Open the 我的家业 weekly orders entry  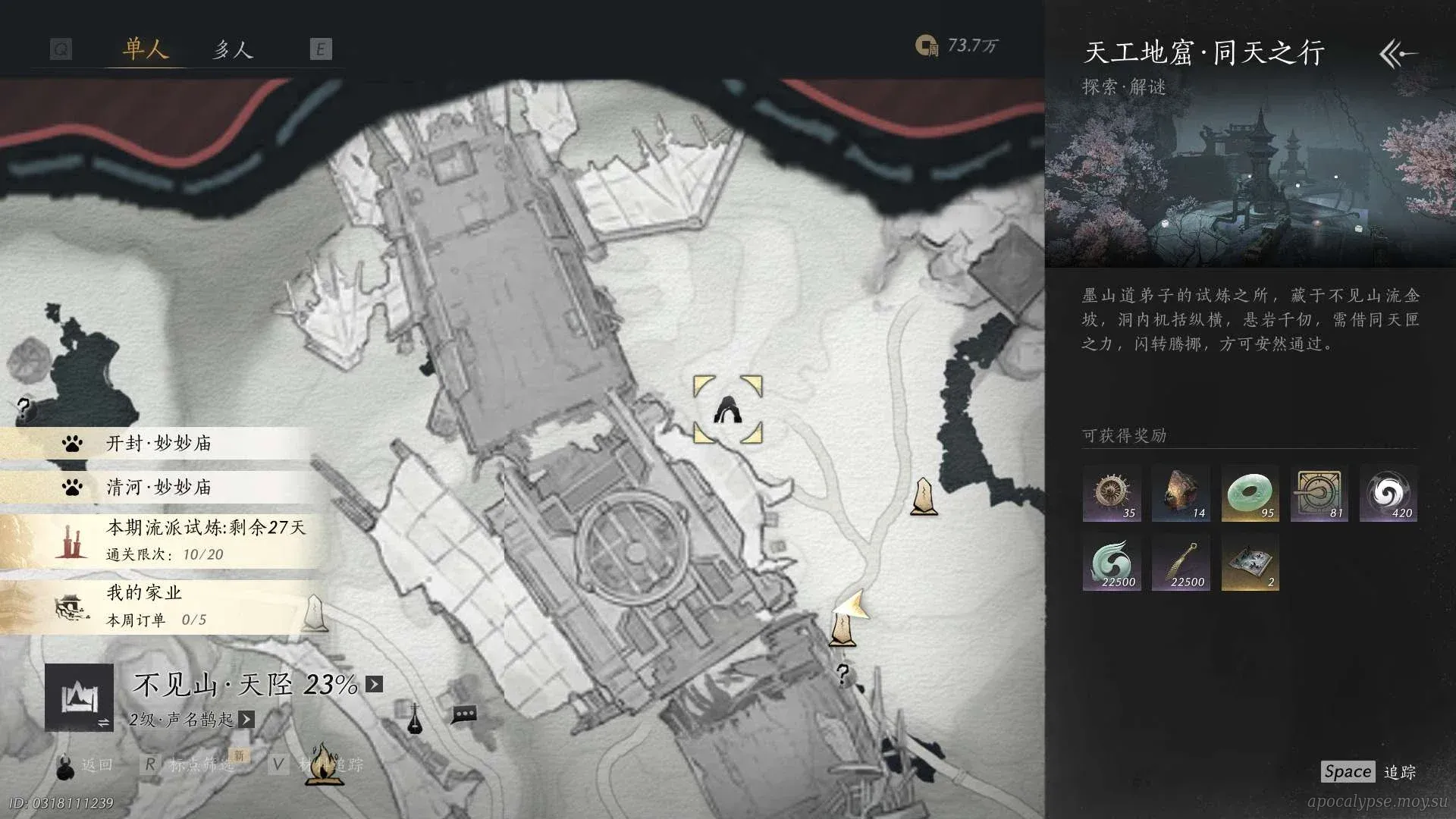coord(155,606)
